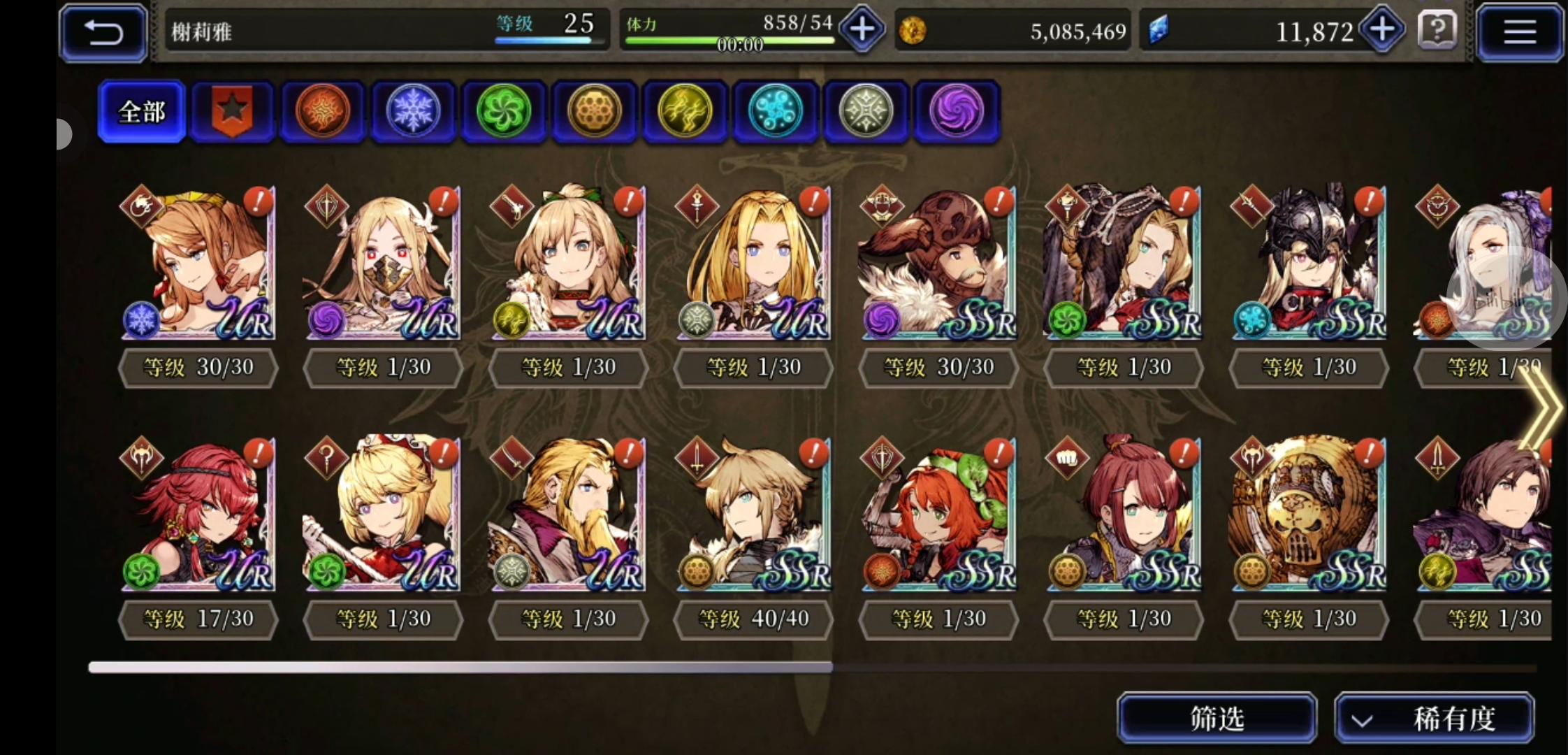Select the dark element filter icon

coord(957,112)
